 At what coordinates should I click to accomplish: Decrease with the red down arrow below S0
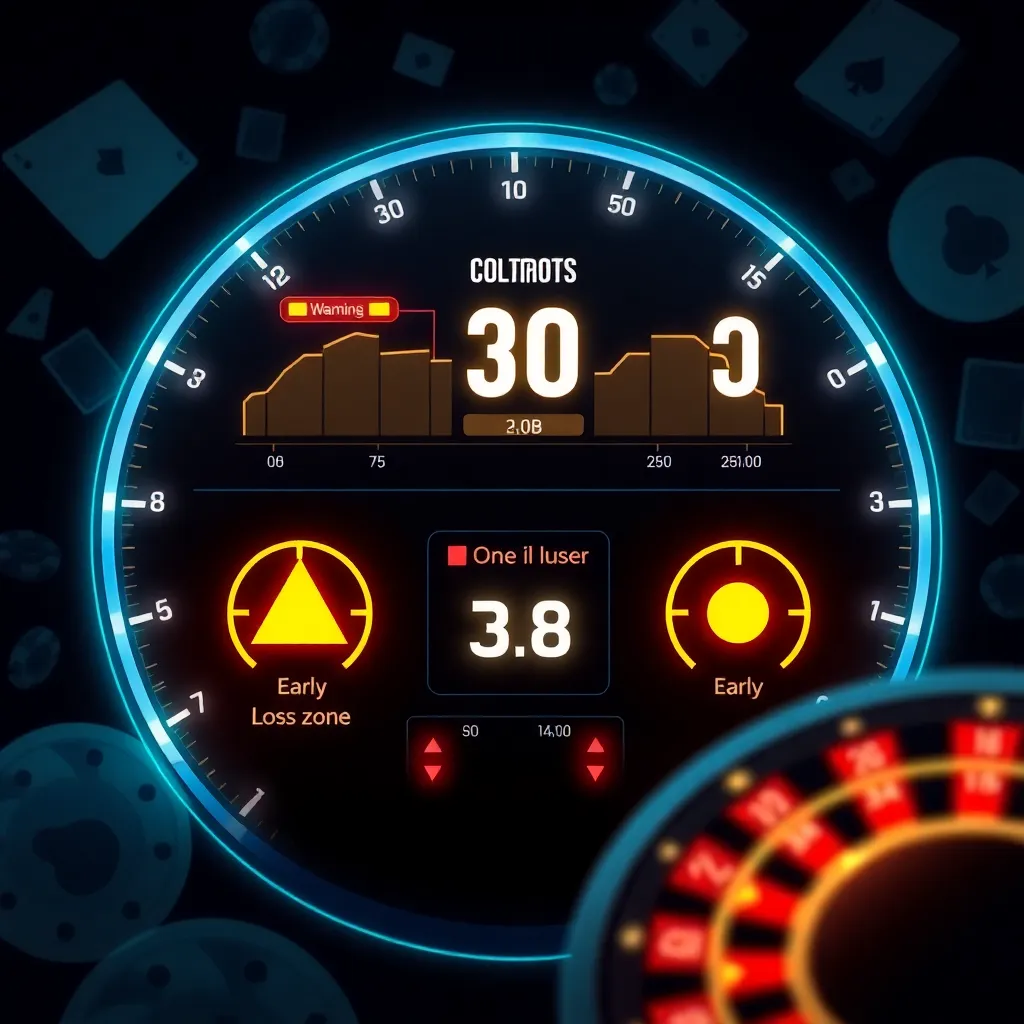tap(433, 772)
